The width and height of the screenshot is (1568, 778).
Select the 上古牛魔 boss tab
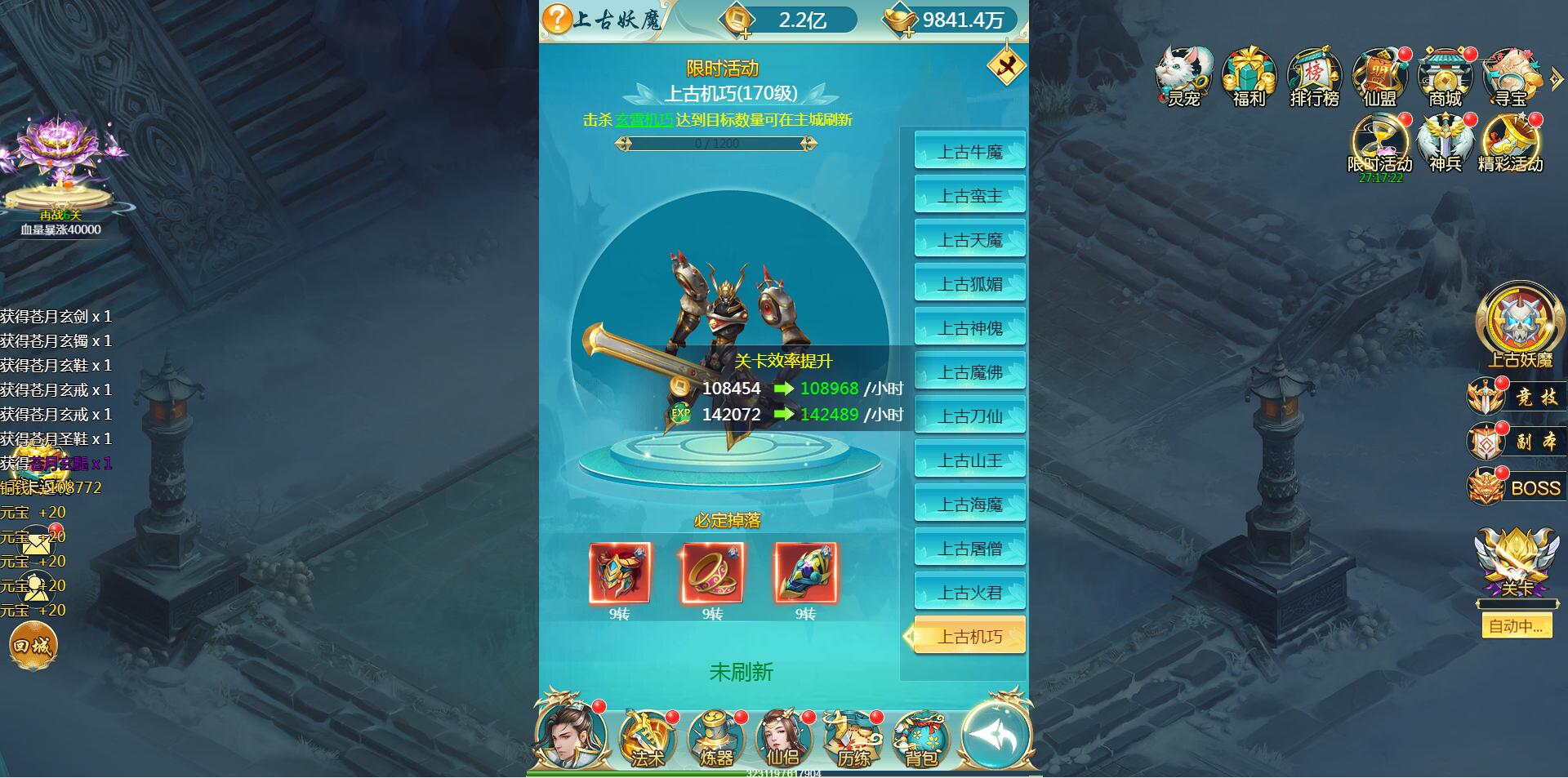(x=969, y=151)
